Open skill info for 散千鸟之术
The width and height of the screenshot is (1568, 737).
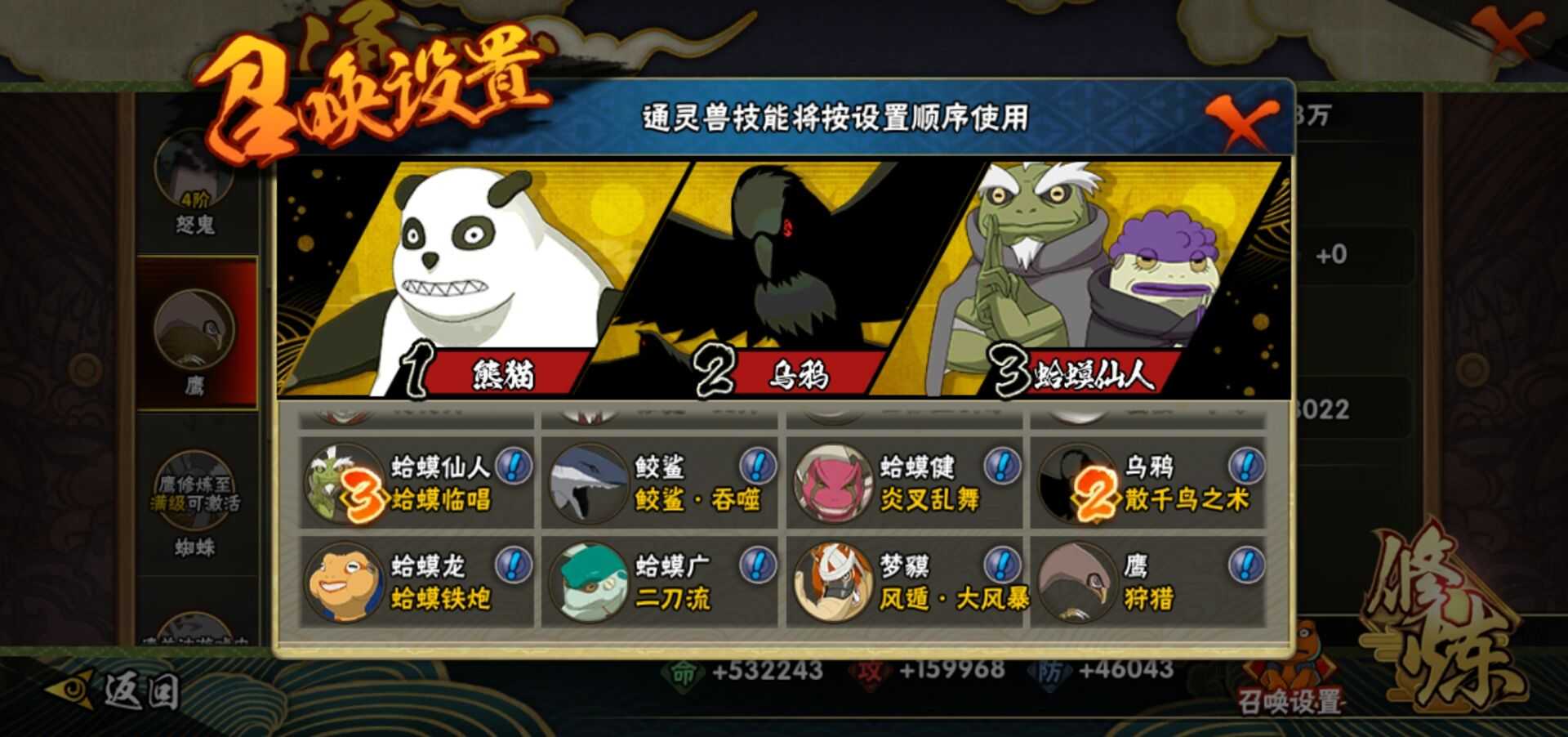[x=1245, y=467]
